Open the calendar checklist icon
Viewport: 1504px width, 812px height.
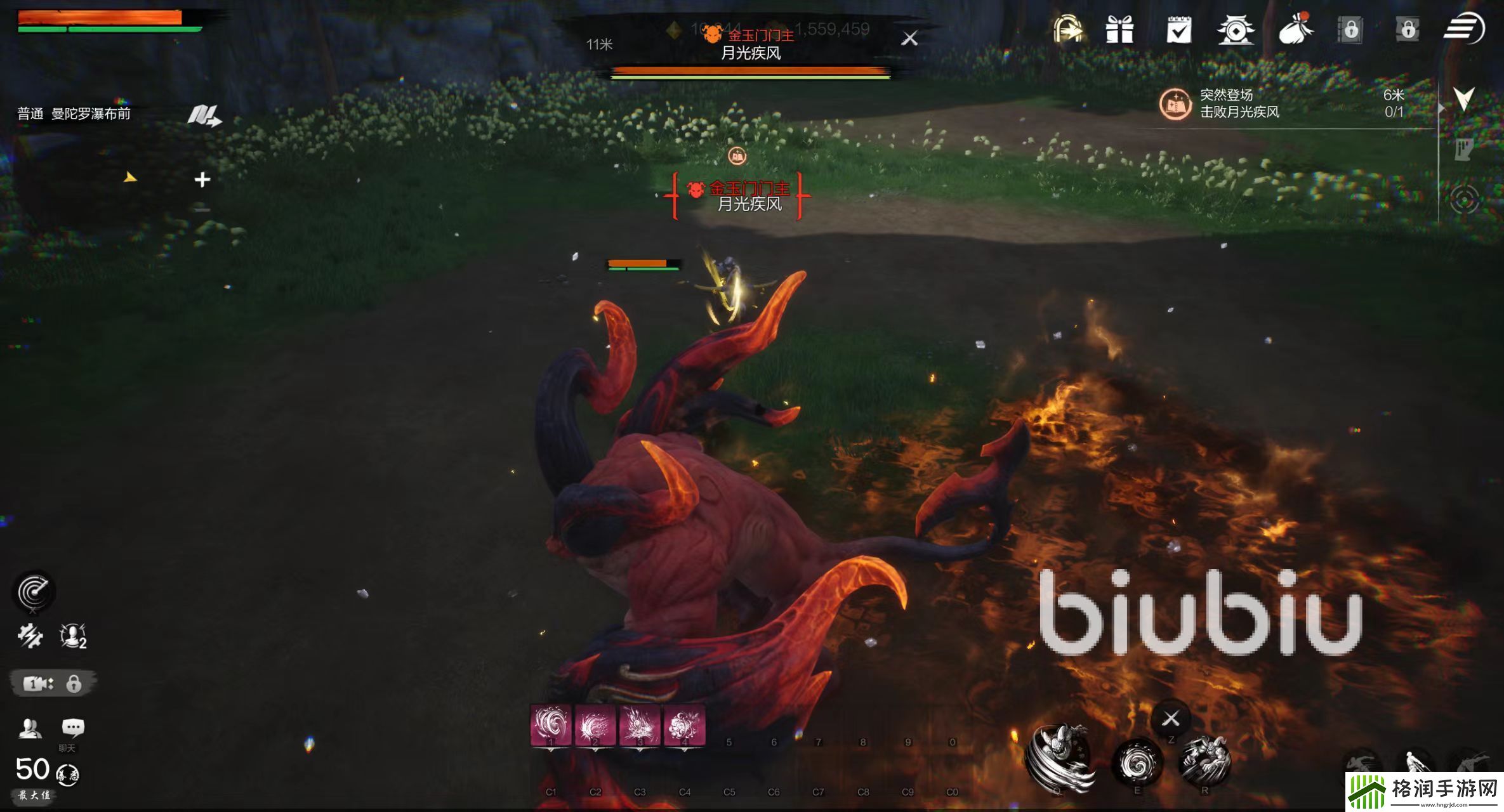[x=1178, y=30]
